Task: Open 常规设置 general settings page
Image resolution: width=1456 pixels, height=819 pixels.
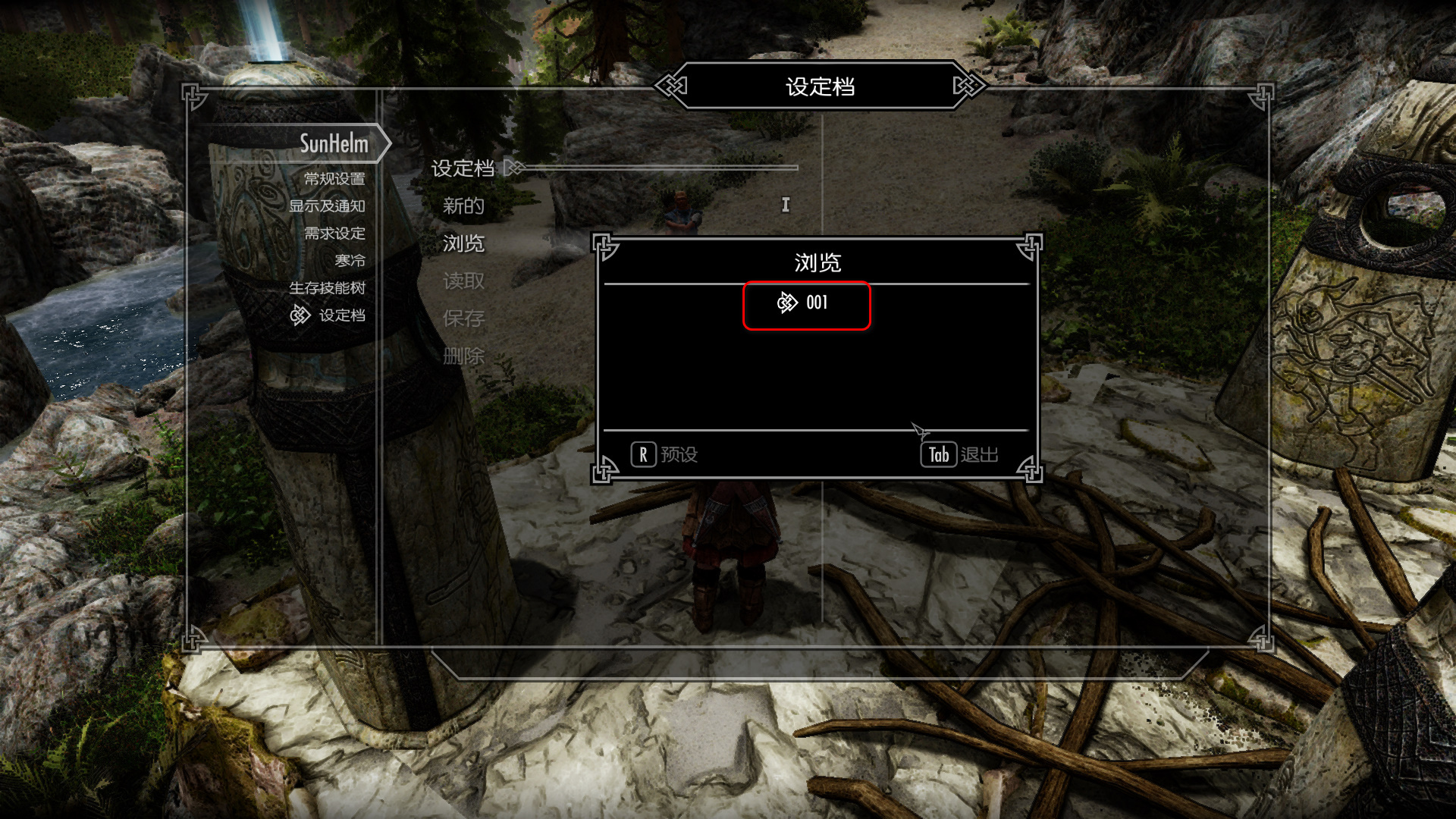Action: [x=334, y=179]
